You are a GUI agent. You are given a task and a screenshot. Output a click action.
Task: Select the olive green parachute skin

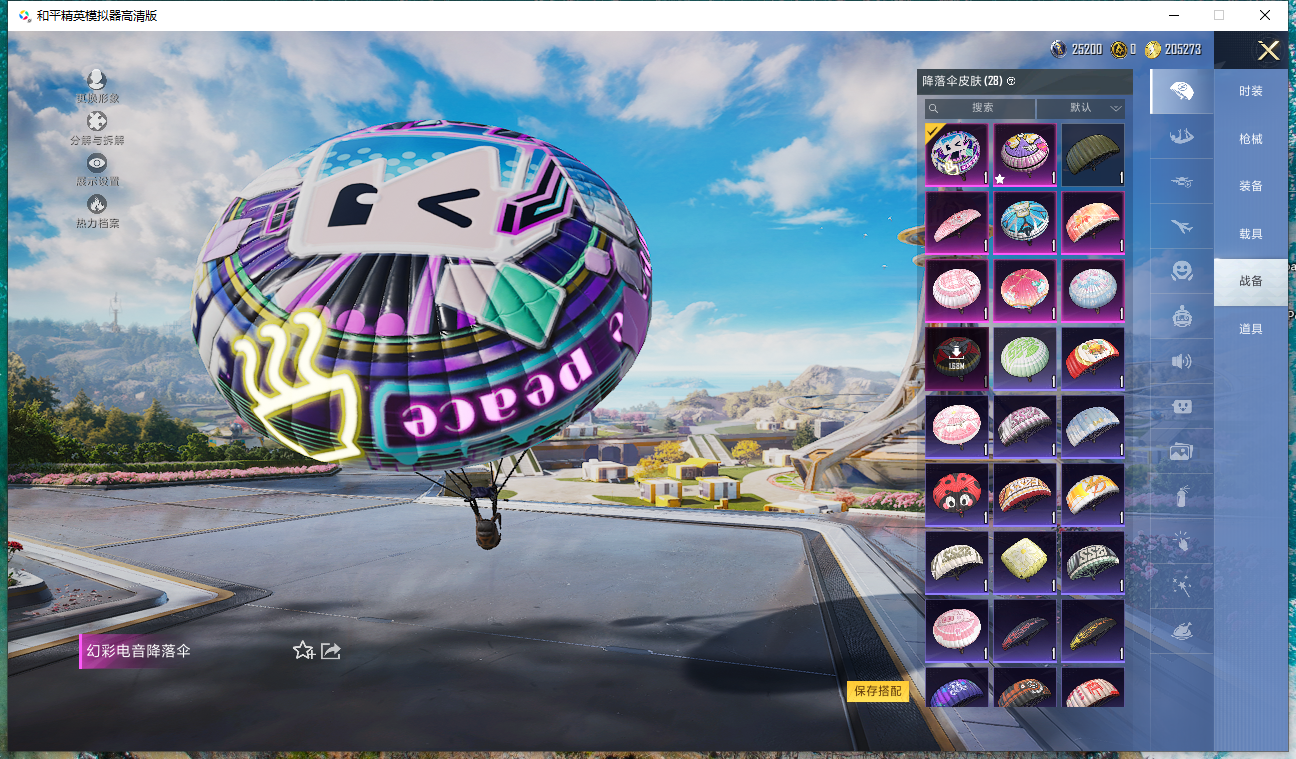click(x=1093, y=154)
